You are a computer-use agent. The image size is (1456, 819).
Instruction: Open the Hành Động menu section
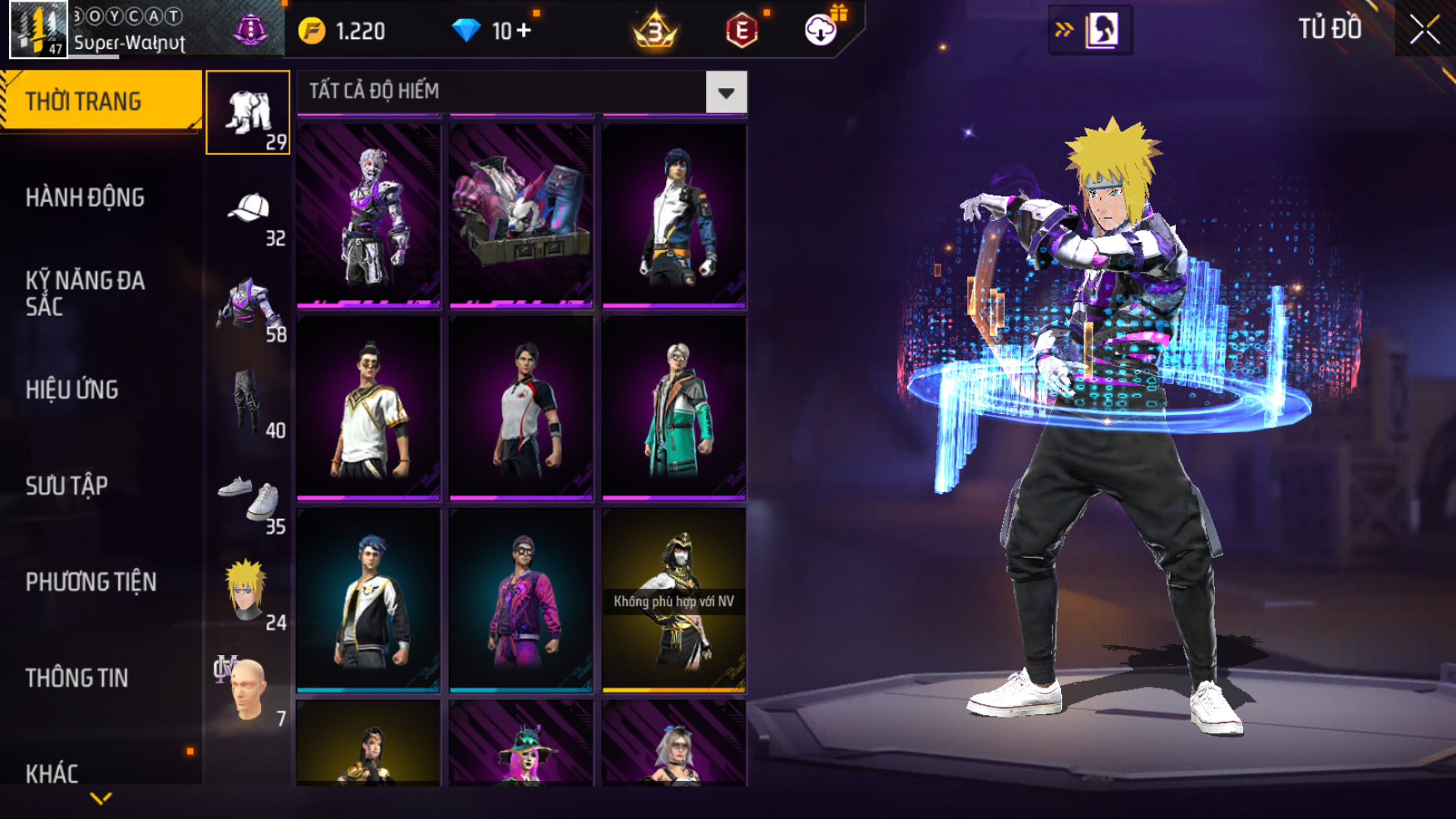tap(85, 198)
